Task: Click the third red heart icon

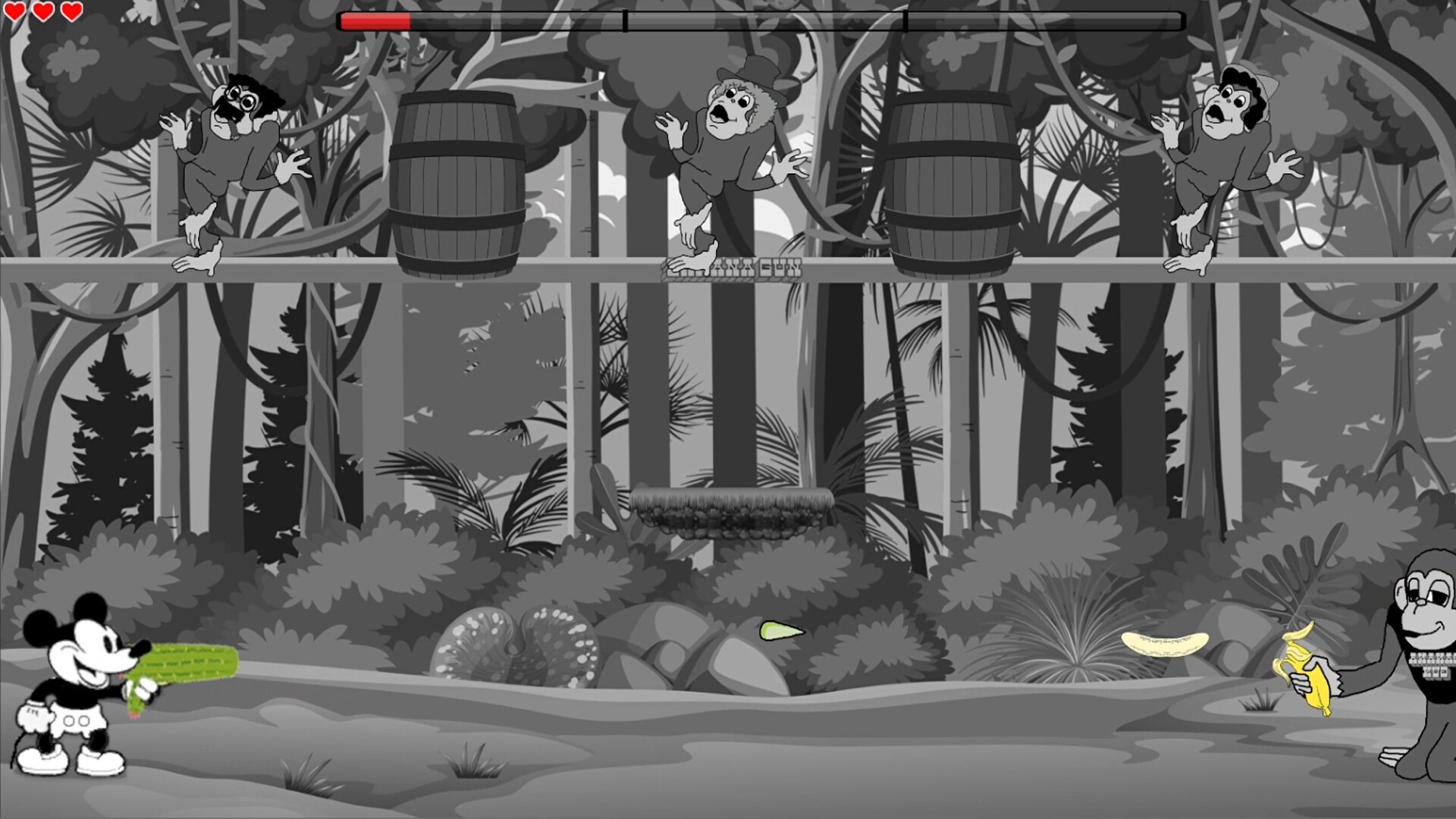Action: point(71,11)
